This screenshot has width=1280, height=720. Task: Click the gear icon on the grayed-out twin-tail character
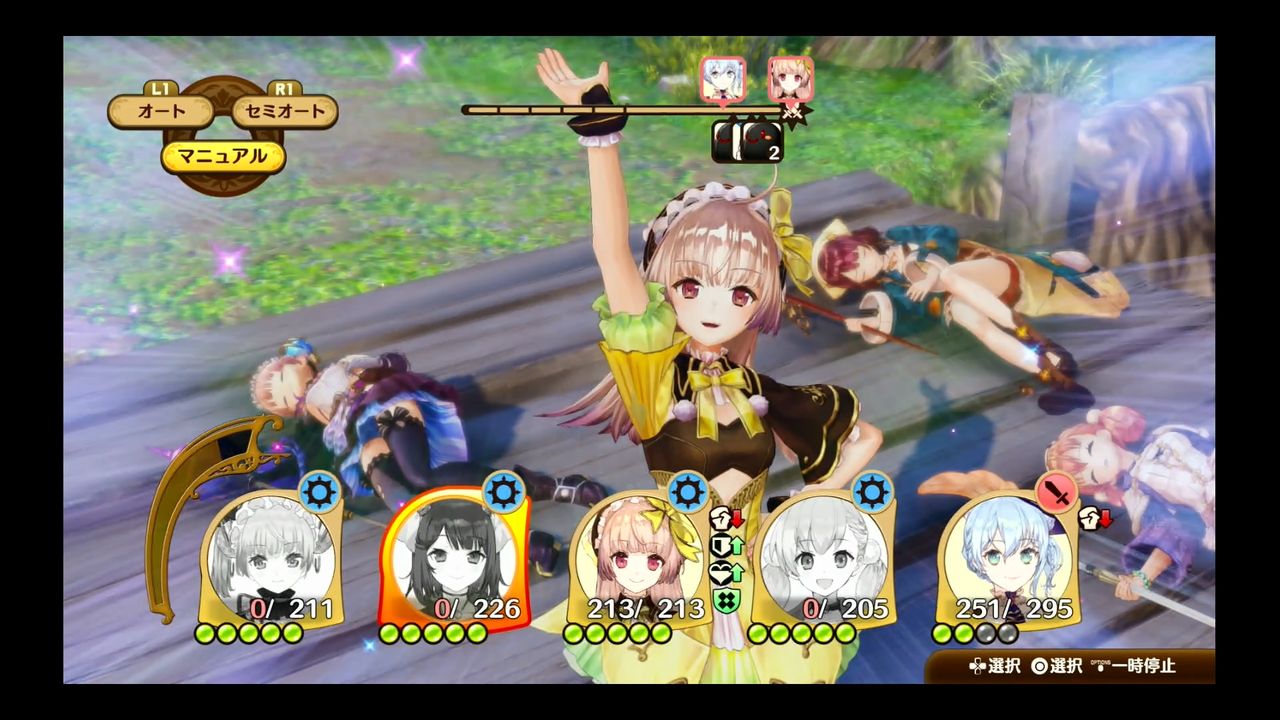click(870, 491)
